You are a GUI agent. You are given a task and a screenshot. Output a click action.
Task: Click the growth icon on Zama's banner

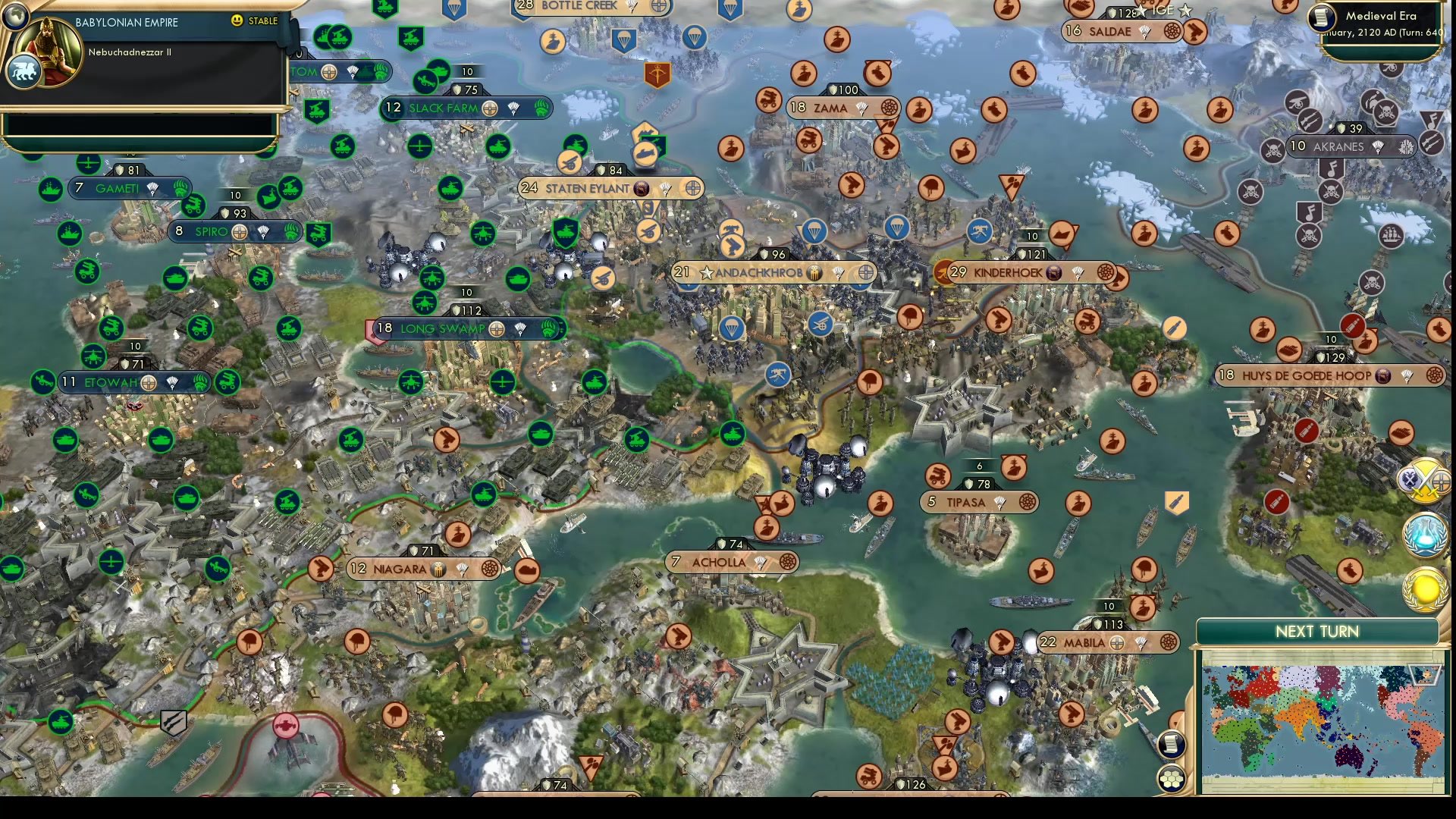(x=862, y=108)
